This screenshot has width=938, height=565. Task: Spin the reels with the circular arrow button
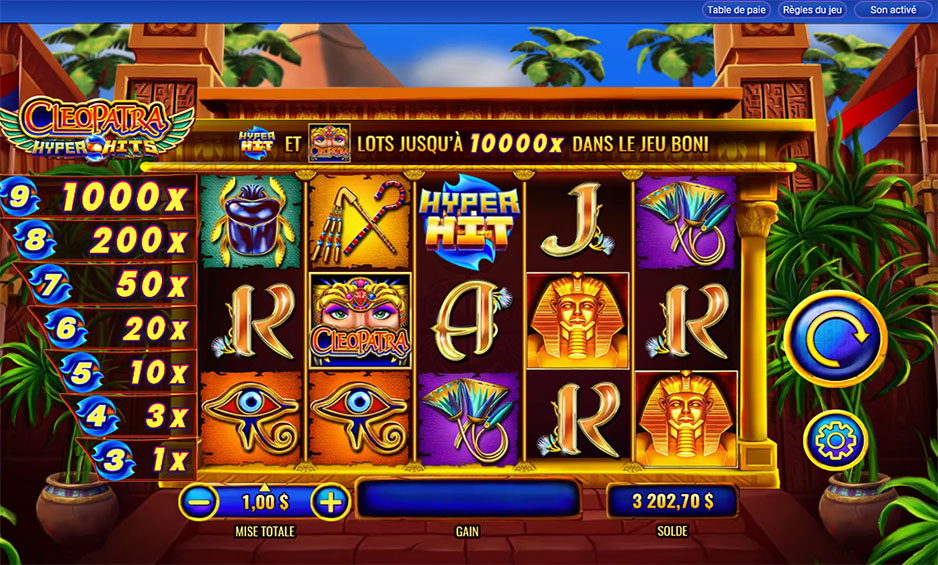(x=835, y=338)
